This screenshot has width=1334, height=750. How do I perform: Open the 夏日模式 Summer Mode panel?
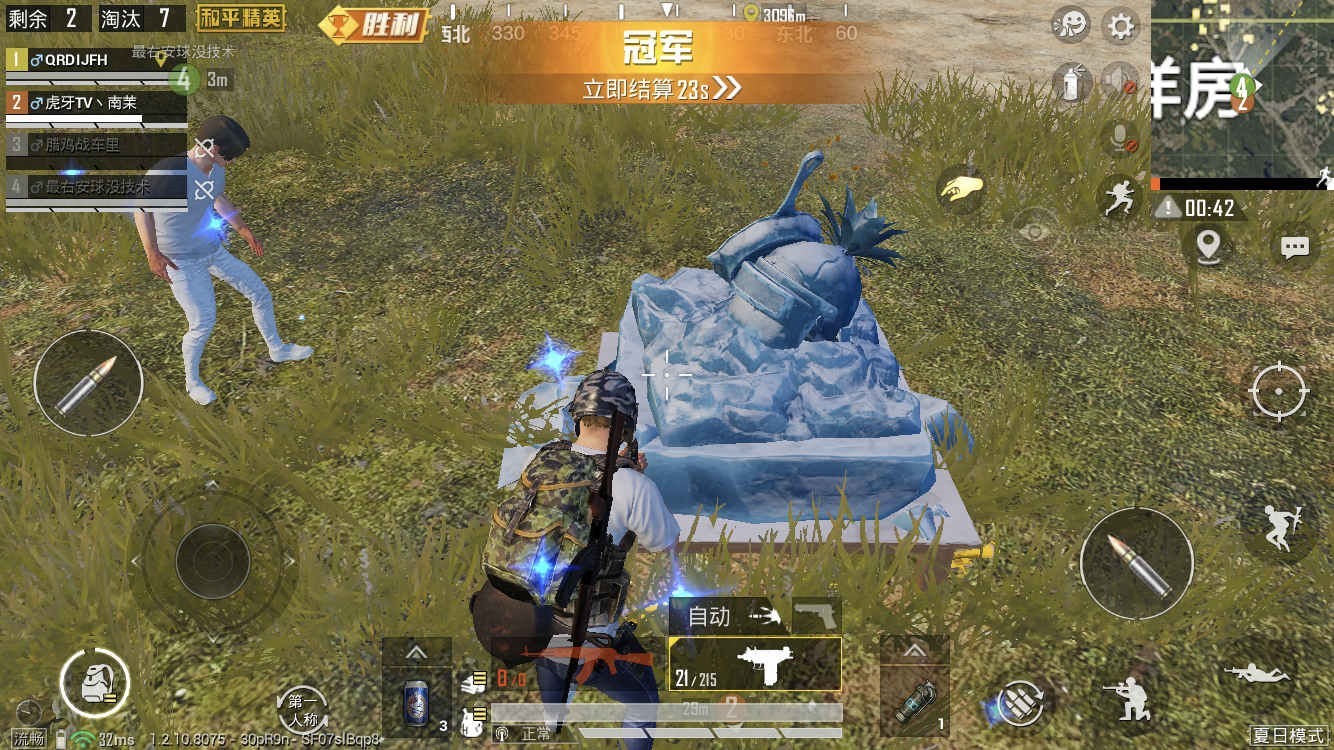coord(1290,733)
